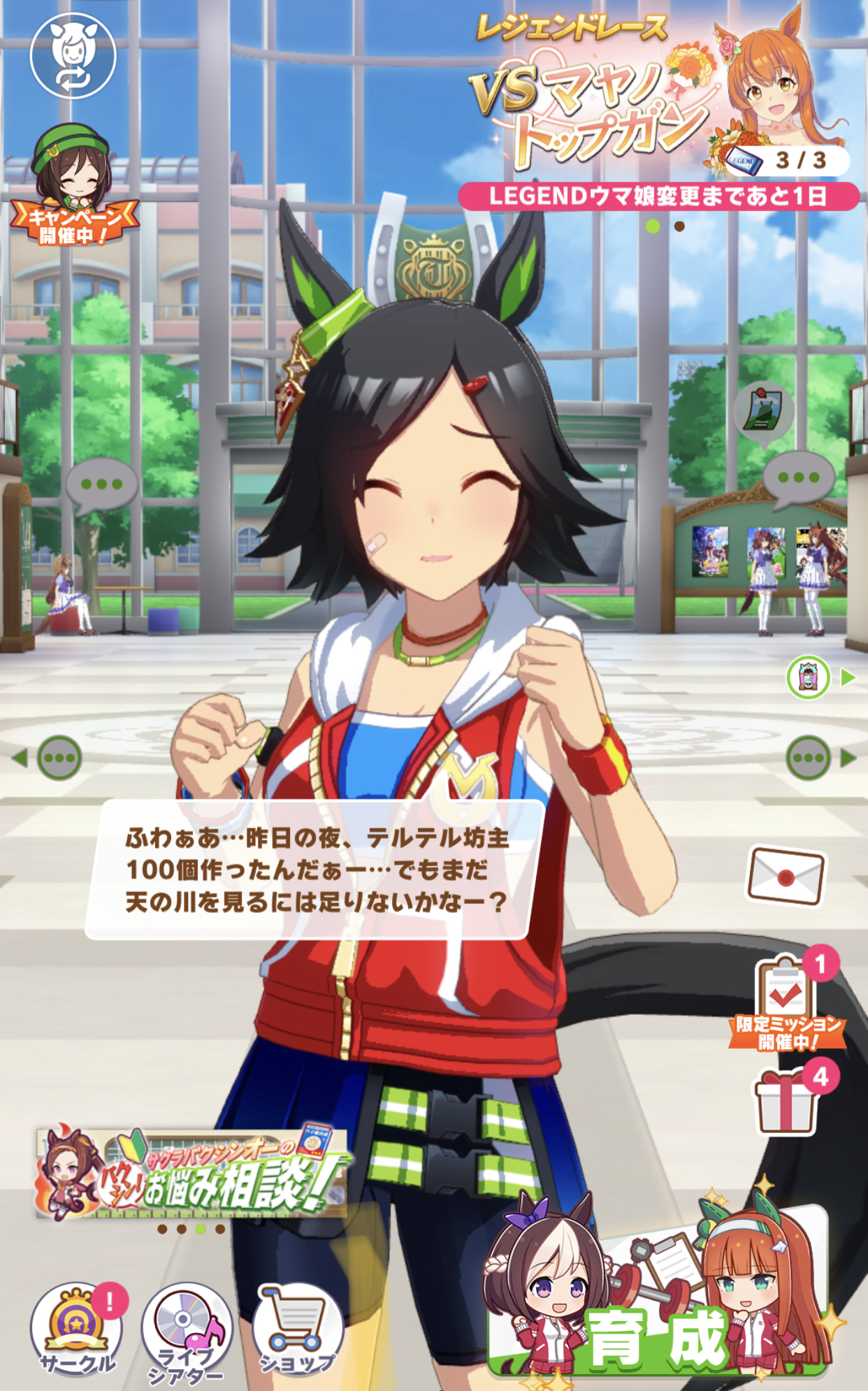Open the Sakura Bakushin O advice banner

(192, 1174)
